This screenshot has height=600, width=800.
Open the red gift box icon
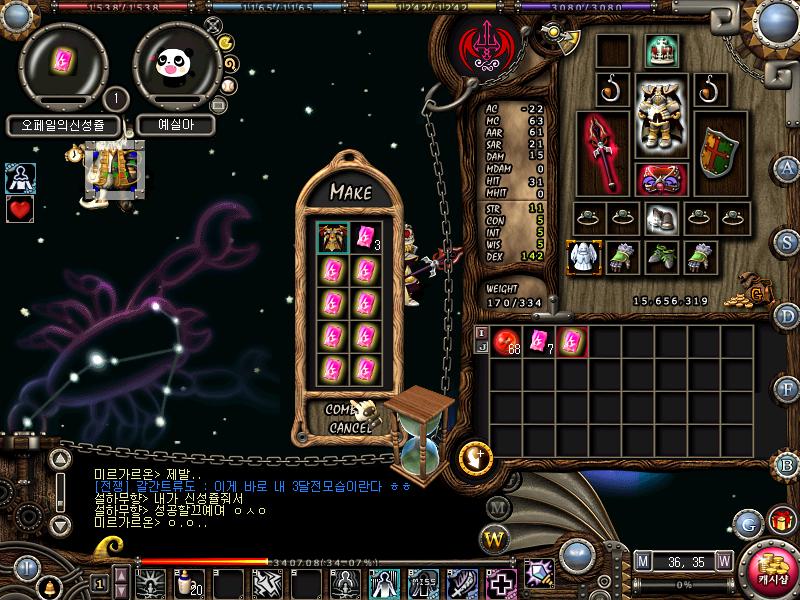(779, 522)
